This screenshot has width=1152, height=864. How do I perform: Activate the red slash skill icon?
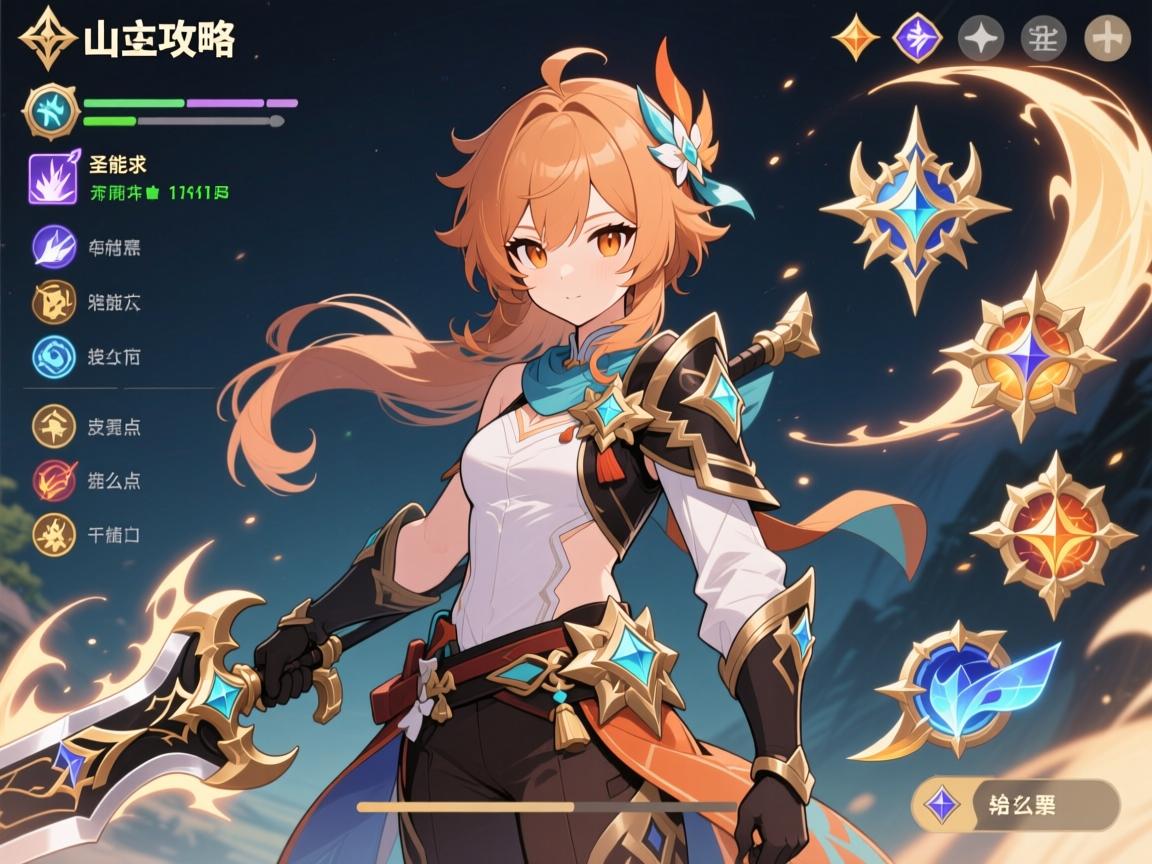(x=55, y=480)
